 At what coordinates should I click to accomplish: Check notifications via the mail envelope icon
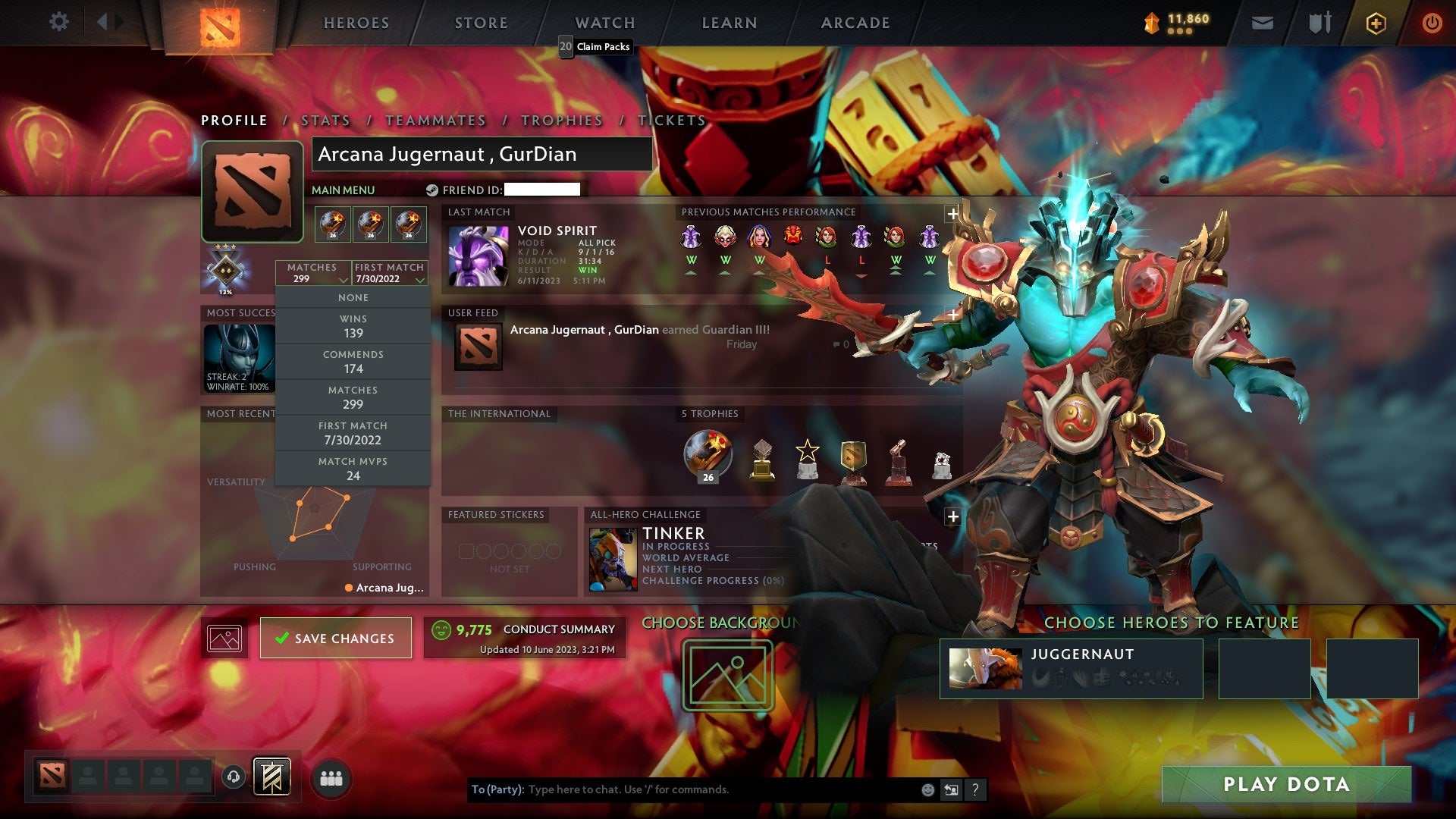tap(1263, 23)
